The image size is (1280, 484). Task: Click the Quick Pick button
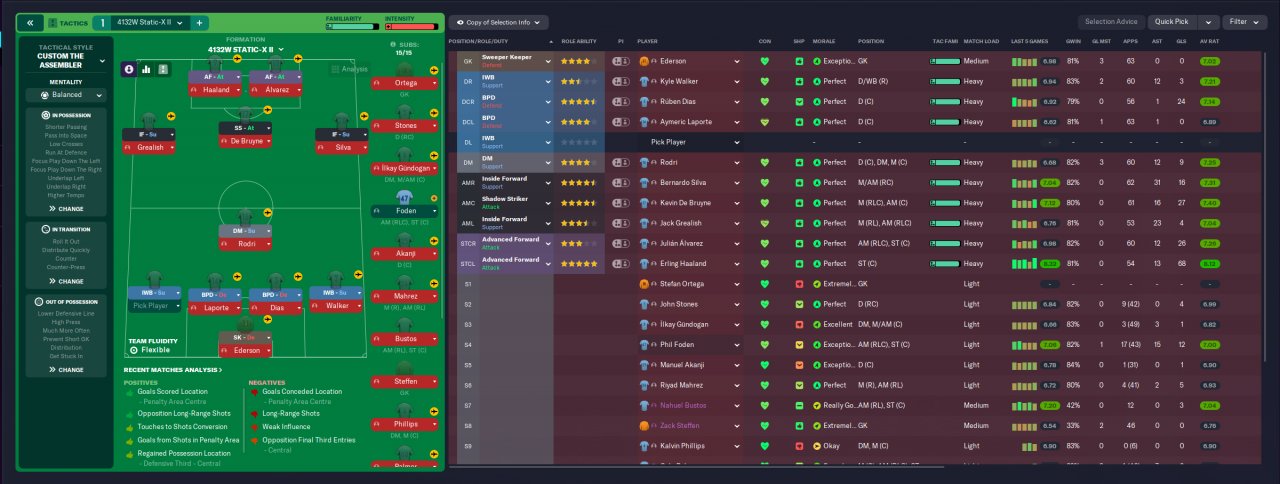pyautogui.click(x=1171, y=21)
